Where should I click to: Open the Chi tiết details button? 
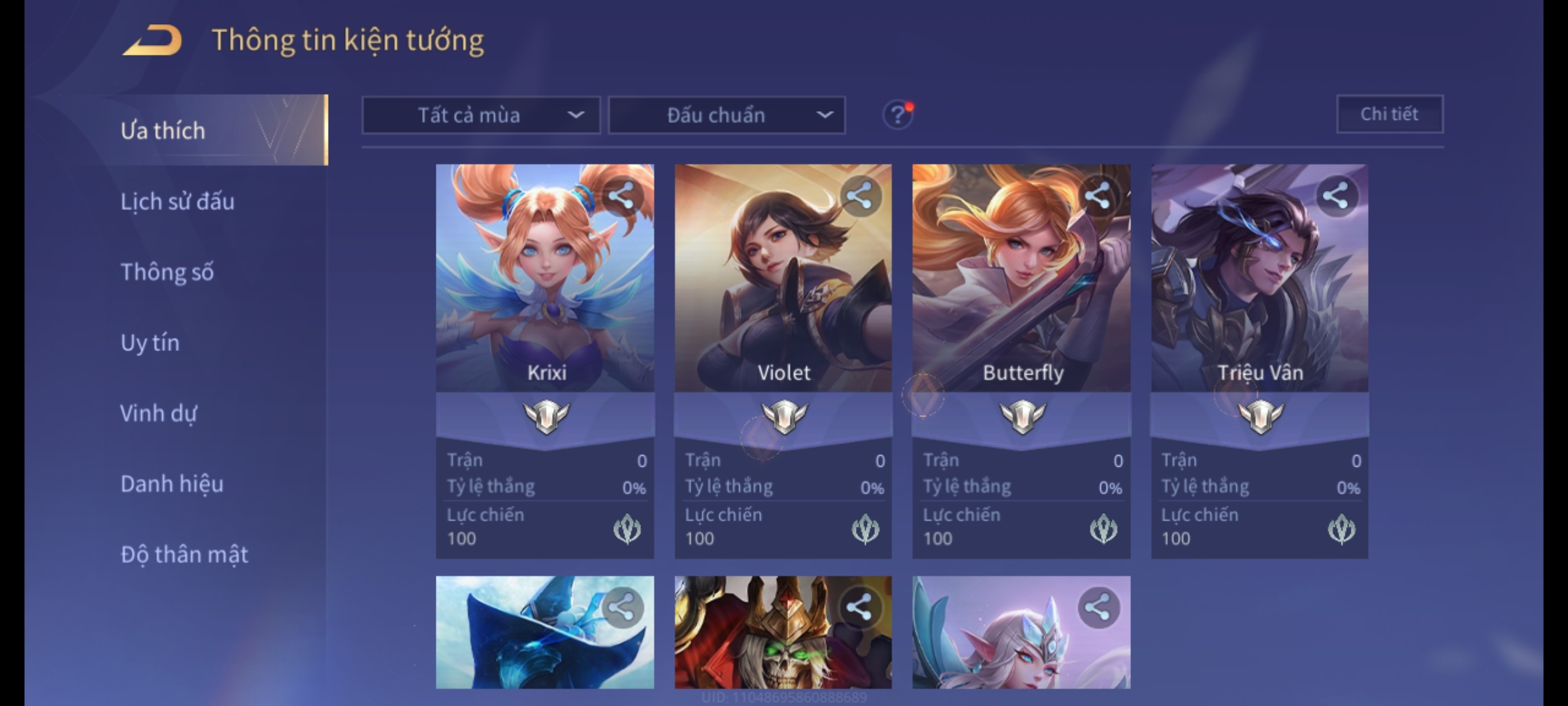point(1390,114)
